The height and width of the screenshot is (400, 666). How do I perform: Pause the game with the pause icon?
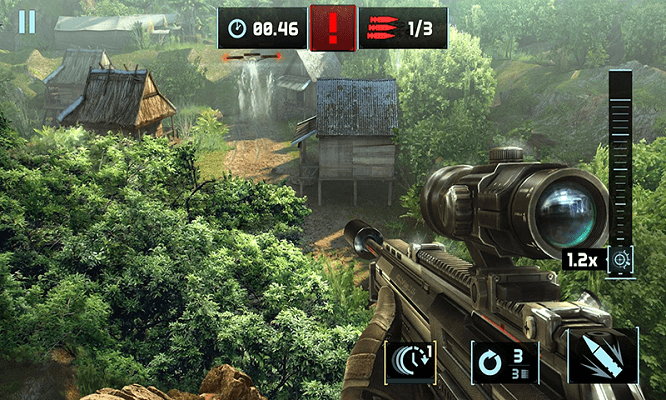[x=27, y=21]
